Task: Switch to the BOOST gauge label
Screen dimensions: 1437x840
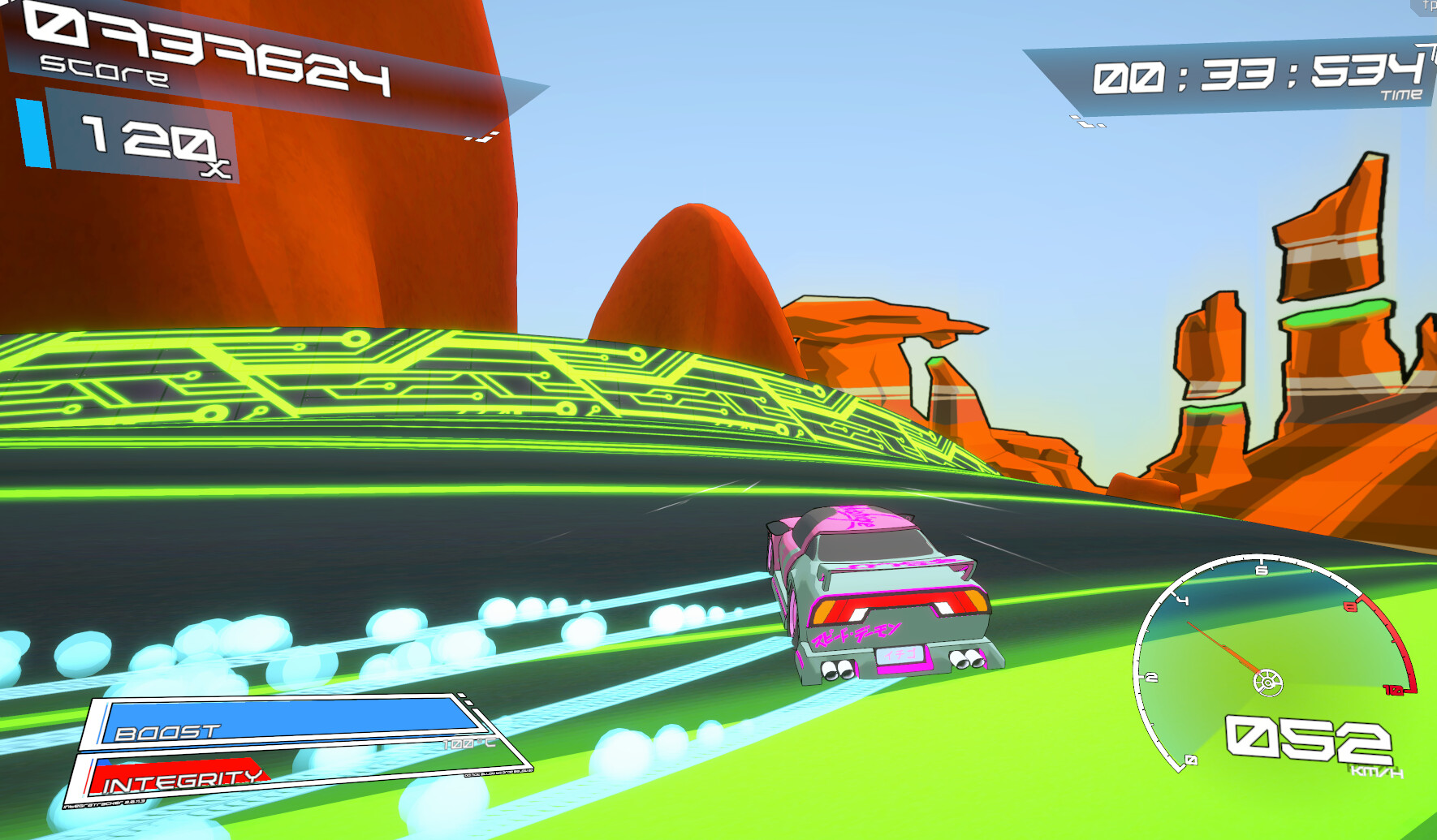Action: (x=168, y=730)
